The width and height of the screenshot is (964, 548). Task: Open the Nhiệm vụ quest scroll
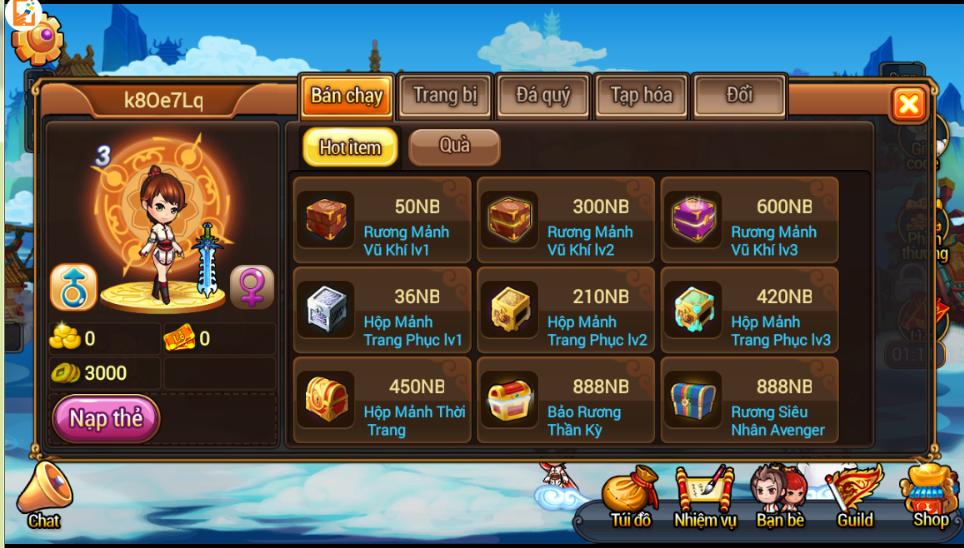pos(705,495)
